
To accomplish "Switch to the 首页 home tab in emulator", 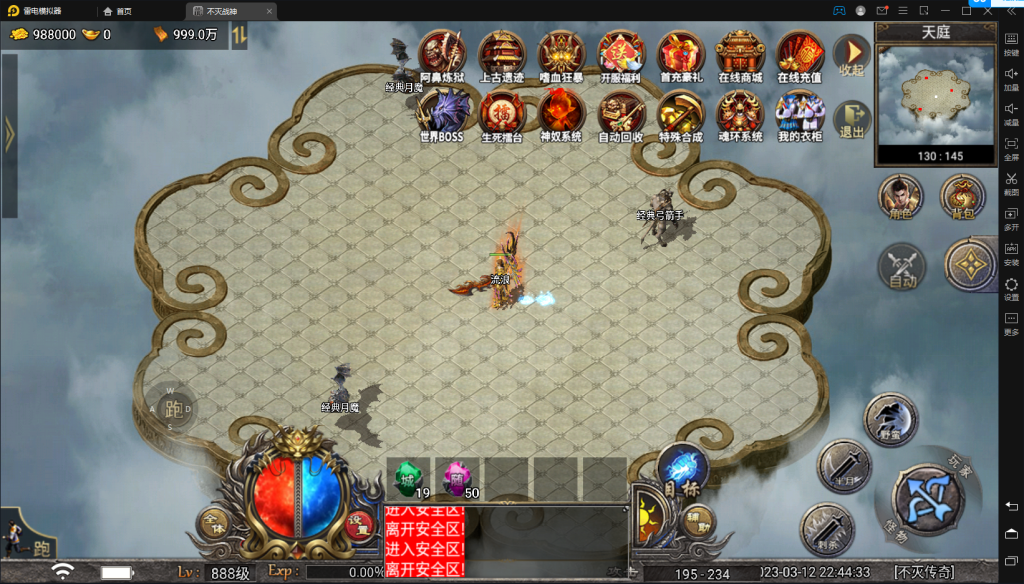I will pos(118,11).
